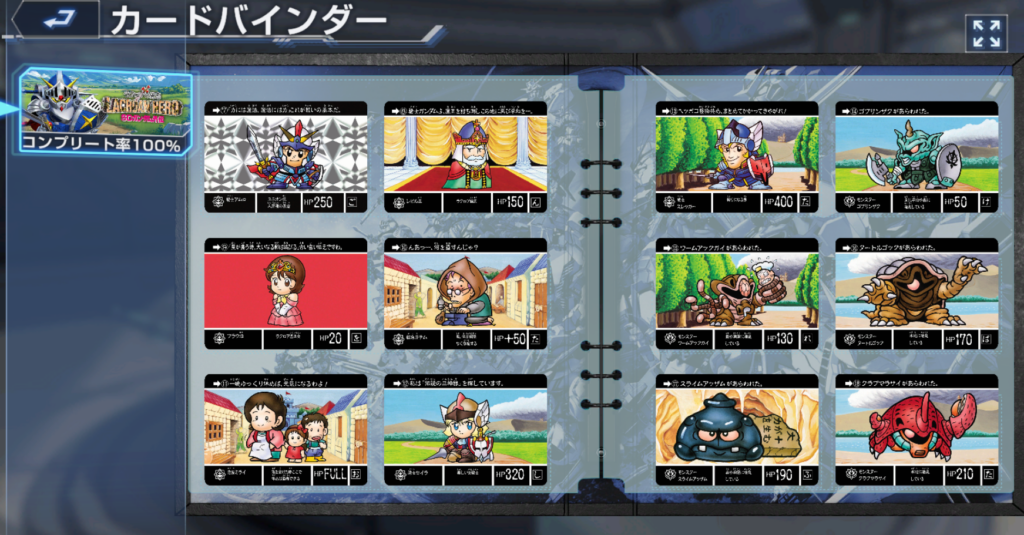View the Turtle Gogg monster card
Screen dimensions: 1024x535
click(917, 294)
